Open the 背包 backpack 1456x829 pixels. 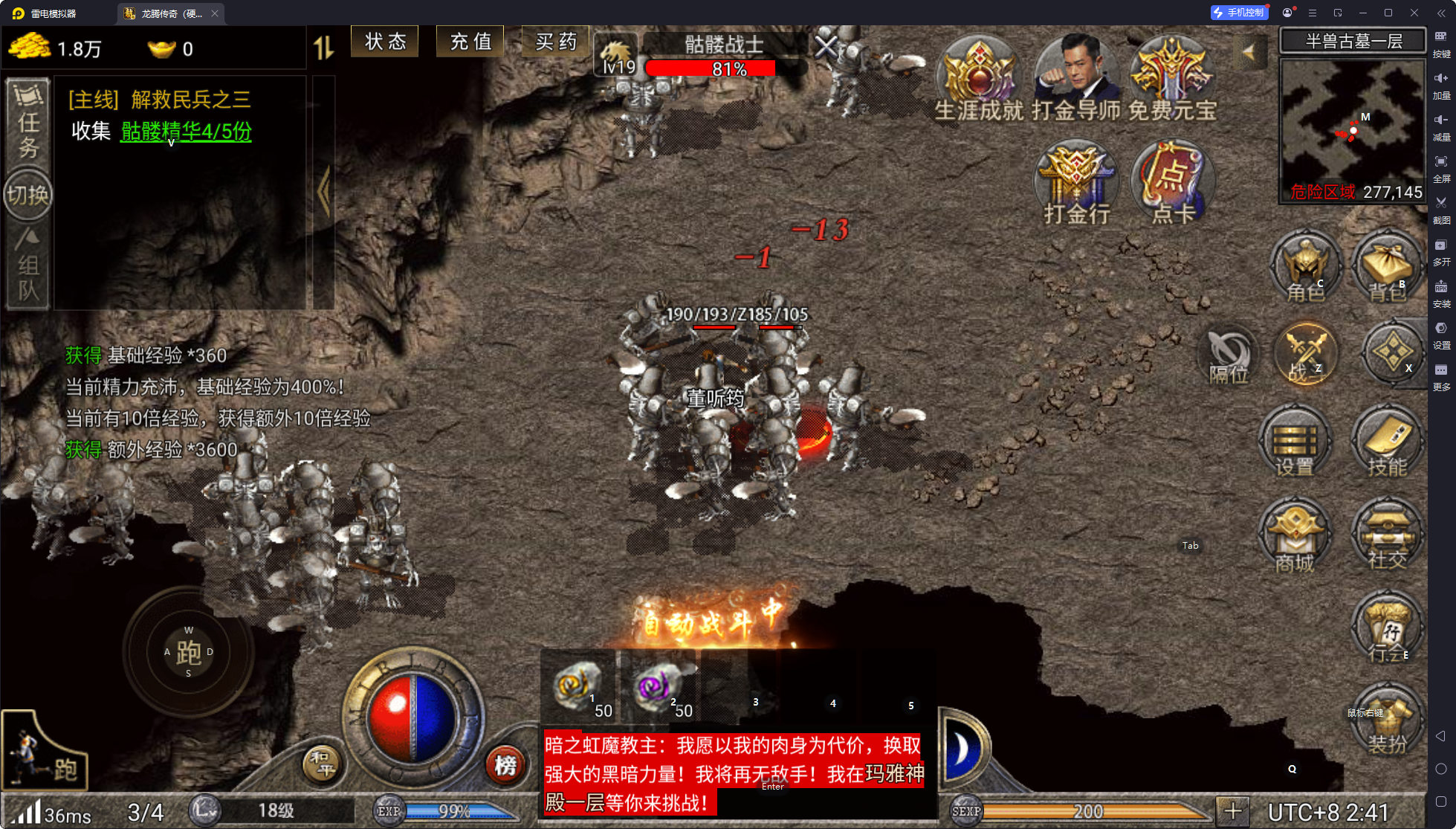pos(1387,268)
